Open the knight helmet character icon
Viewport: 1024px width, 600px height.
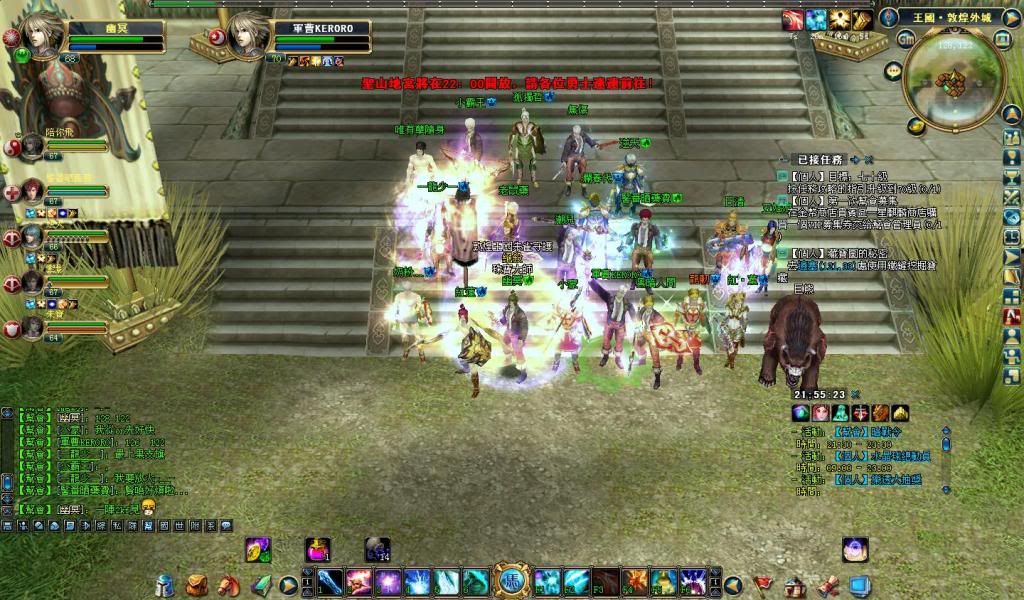[165, 584]
